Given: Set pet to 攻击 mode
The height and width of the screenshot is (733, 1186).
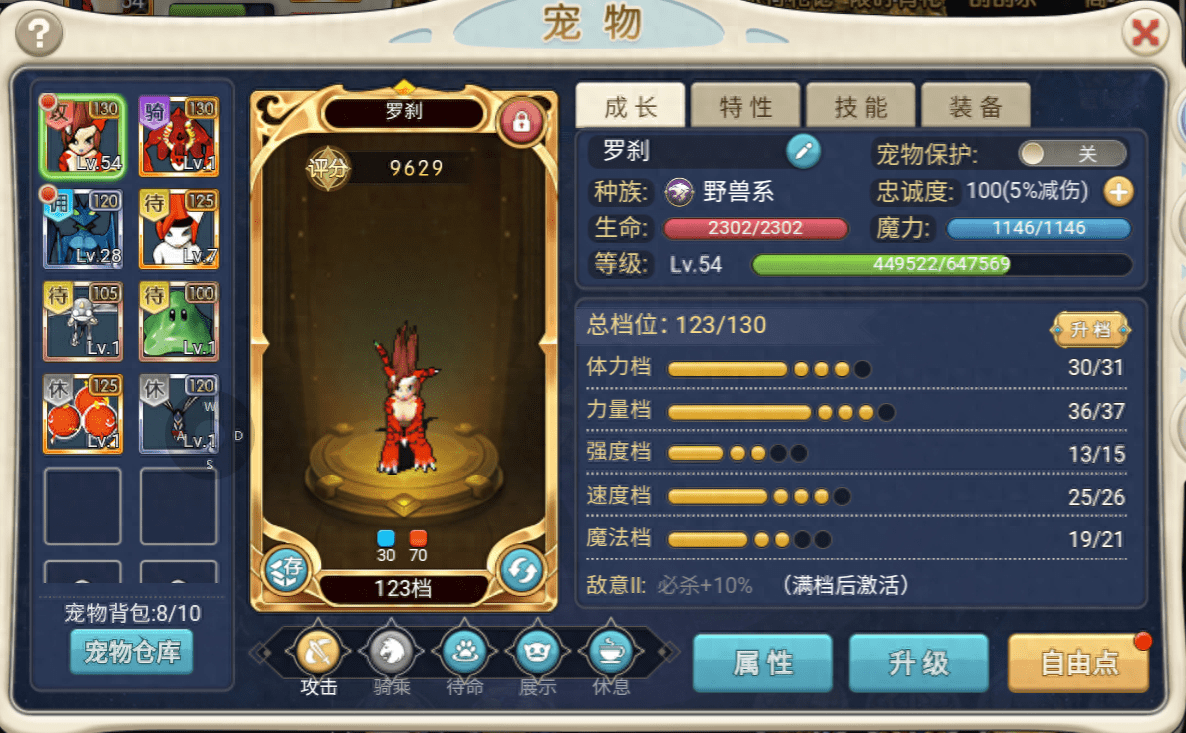Looking at the screenshot, I should click(319, 653).
